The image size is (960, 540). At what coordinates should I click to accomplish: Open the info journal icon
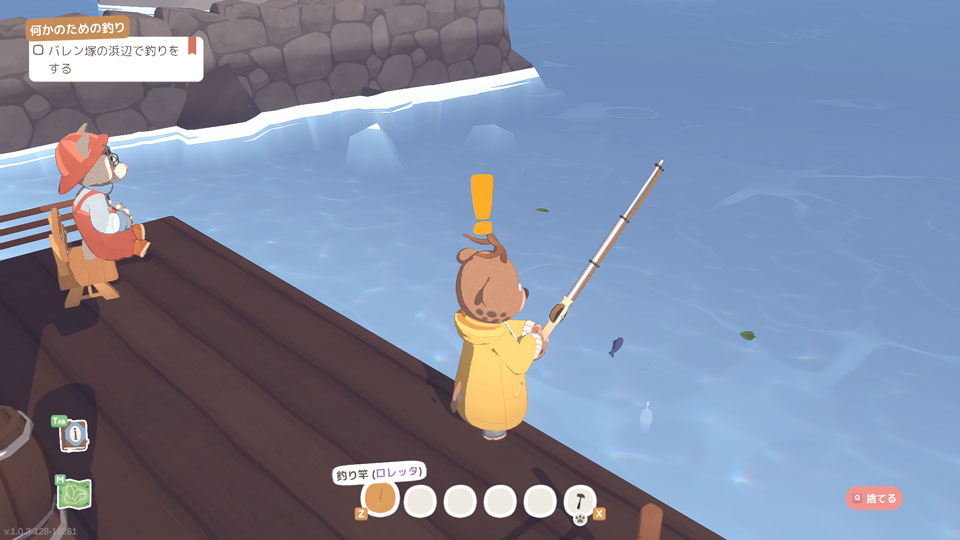pyautogui.click(x=74, y=436)
